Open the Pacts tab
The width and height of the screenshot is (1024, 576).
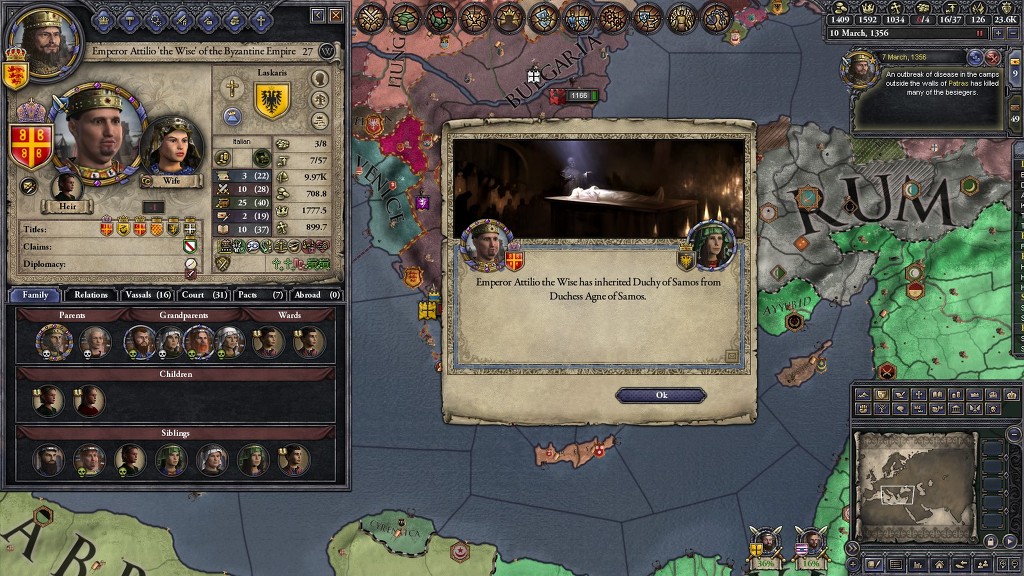[259, 295]
